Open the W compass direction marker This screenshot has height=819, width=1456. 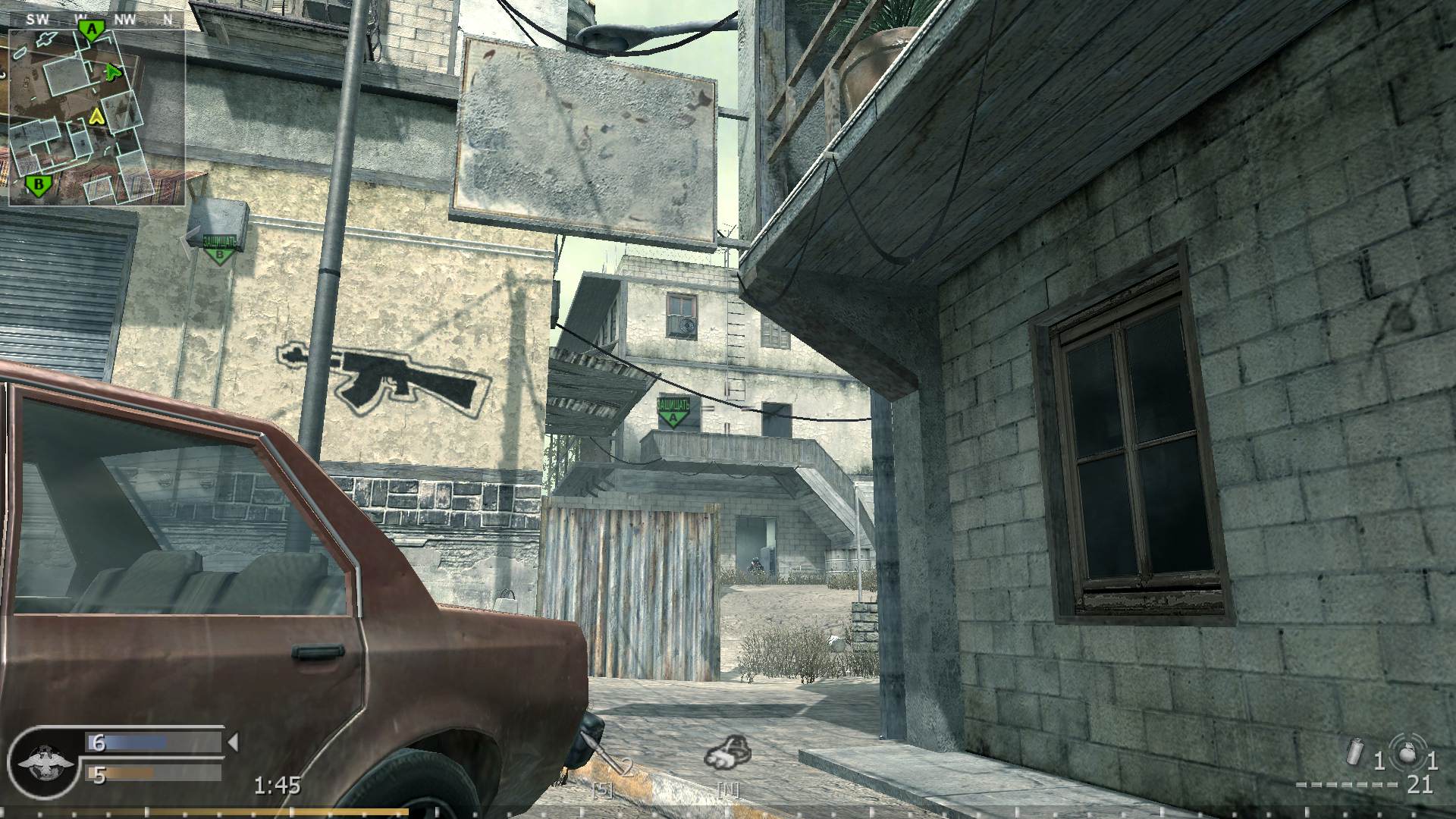click(81, 20)
